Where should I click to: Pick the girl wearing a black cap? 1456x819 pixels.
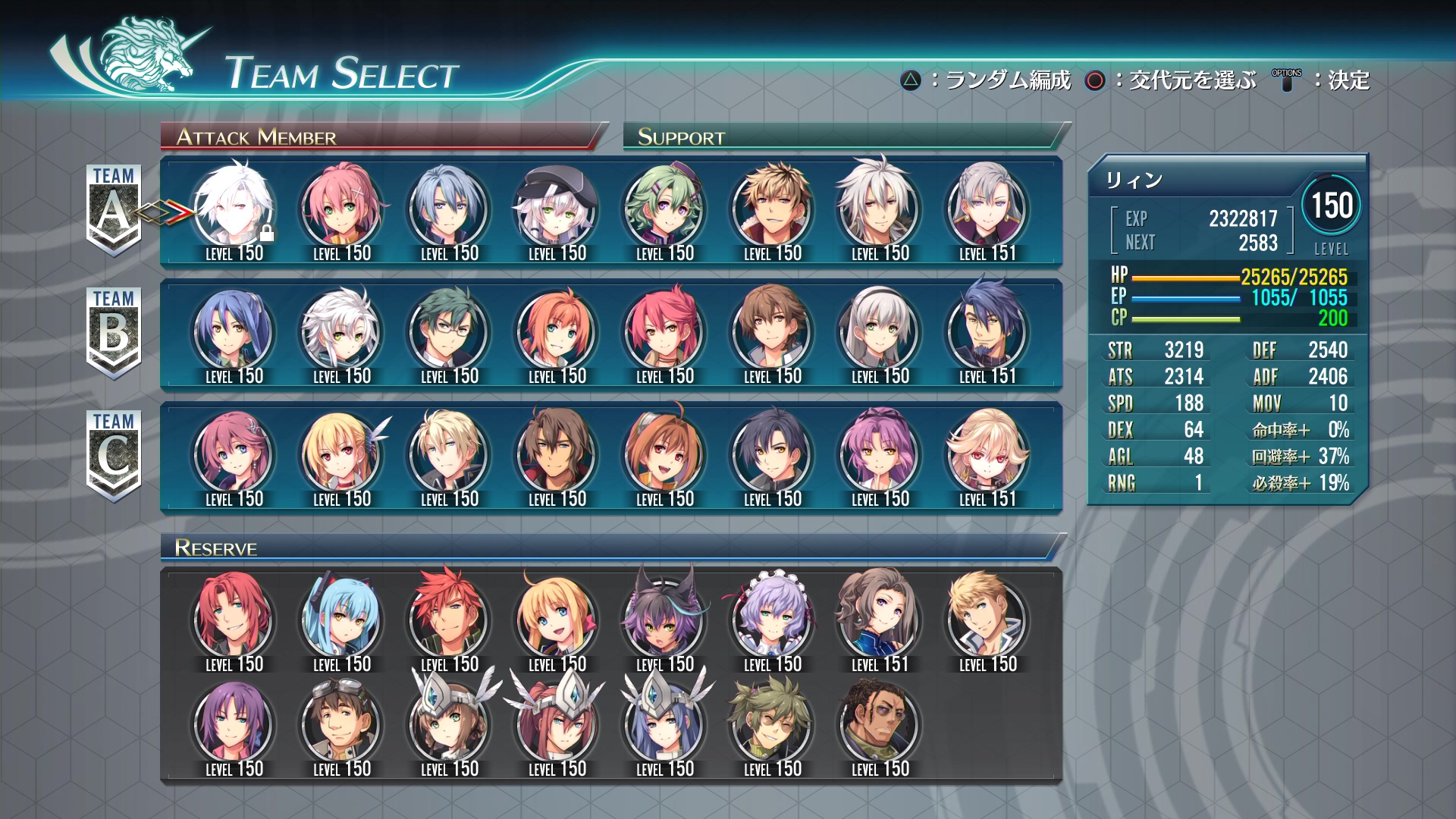(557, 209)
